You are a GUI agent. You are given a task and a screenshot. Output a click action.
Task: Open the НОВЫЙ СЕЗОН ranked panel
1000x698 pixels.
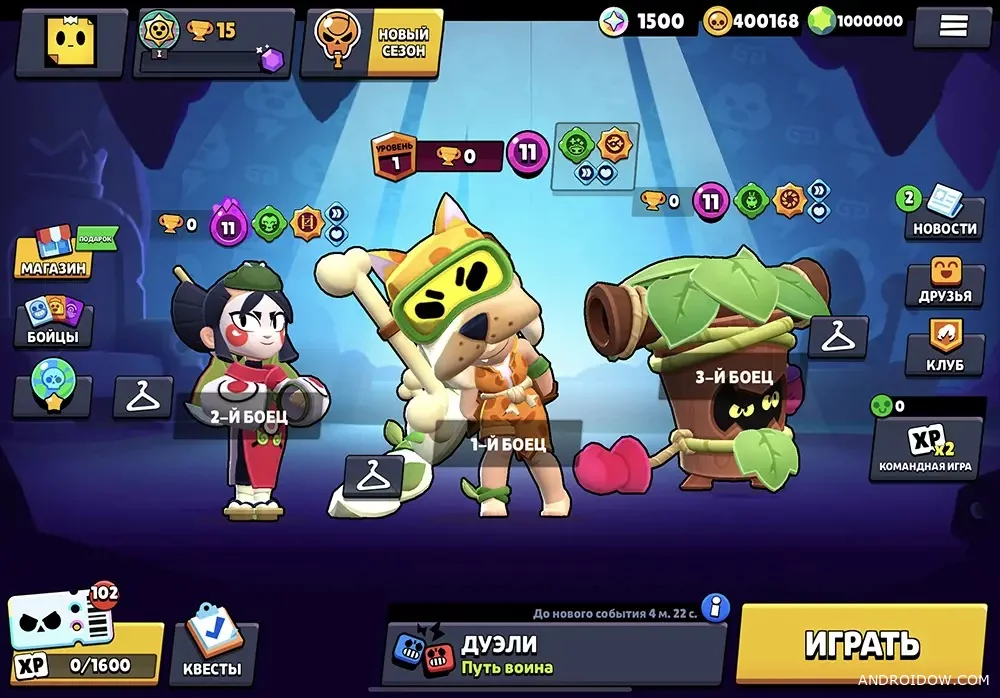tap(377, 42)
